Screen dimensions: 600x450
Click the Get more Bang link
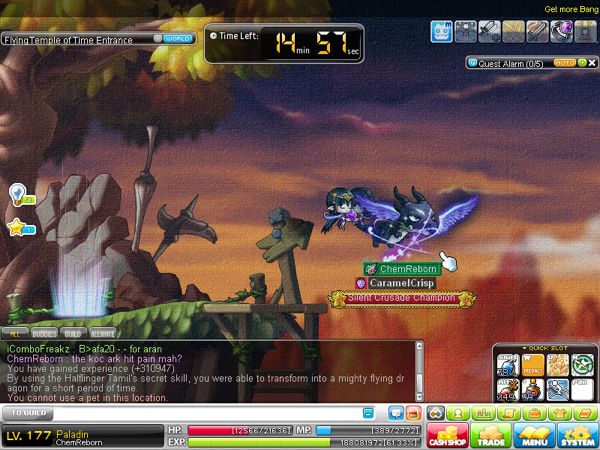tap(570, 9)
